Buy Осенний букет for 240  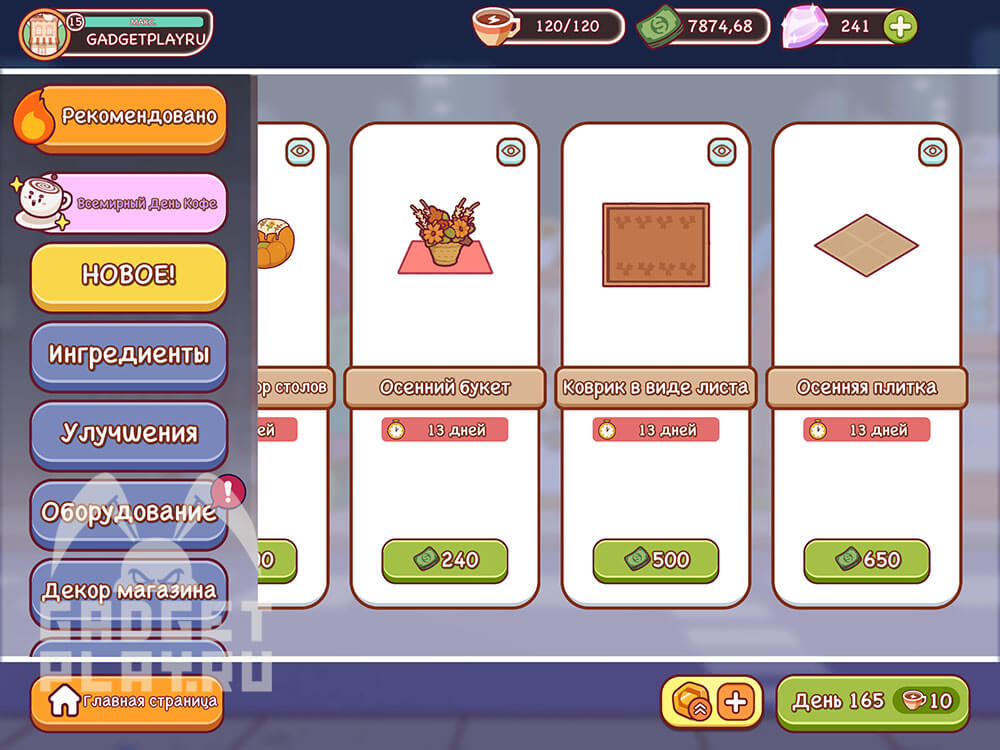445,560
